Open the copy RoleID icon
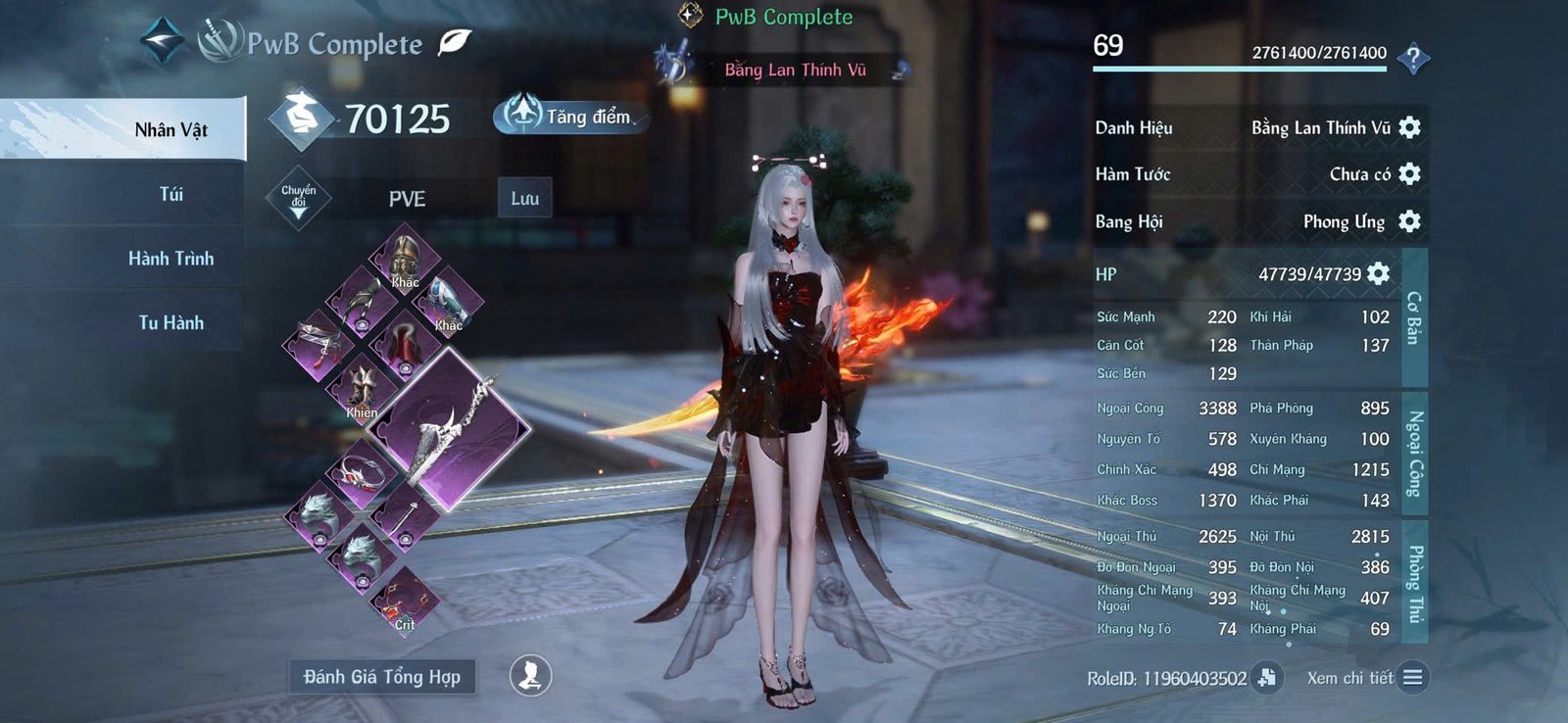The width and height of the screenshot is (1568, 723). click(1269, 676)
